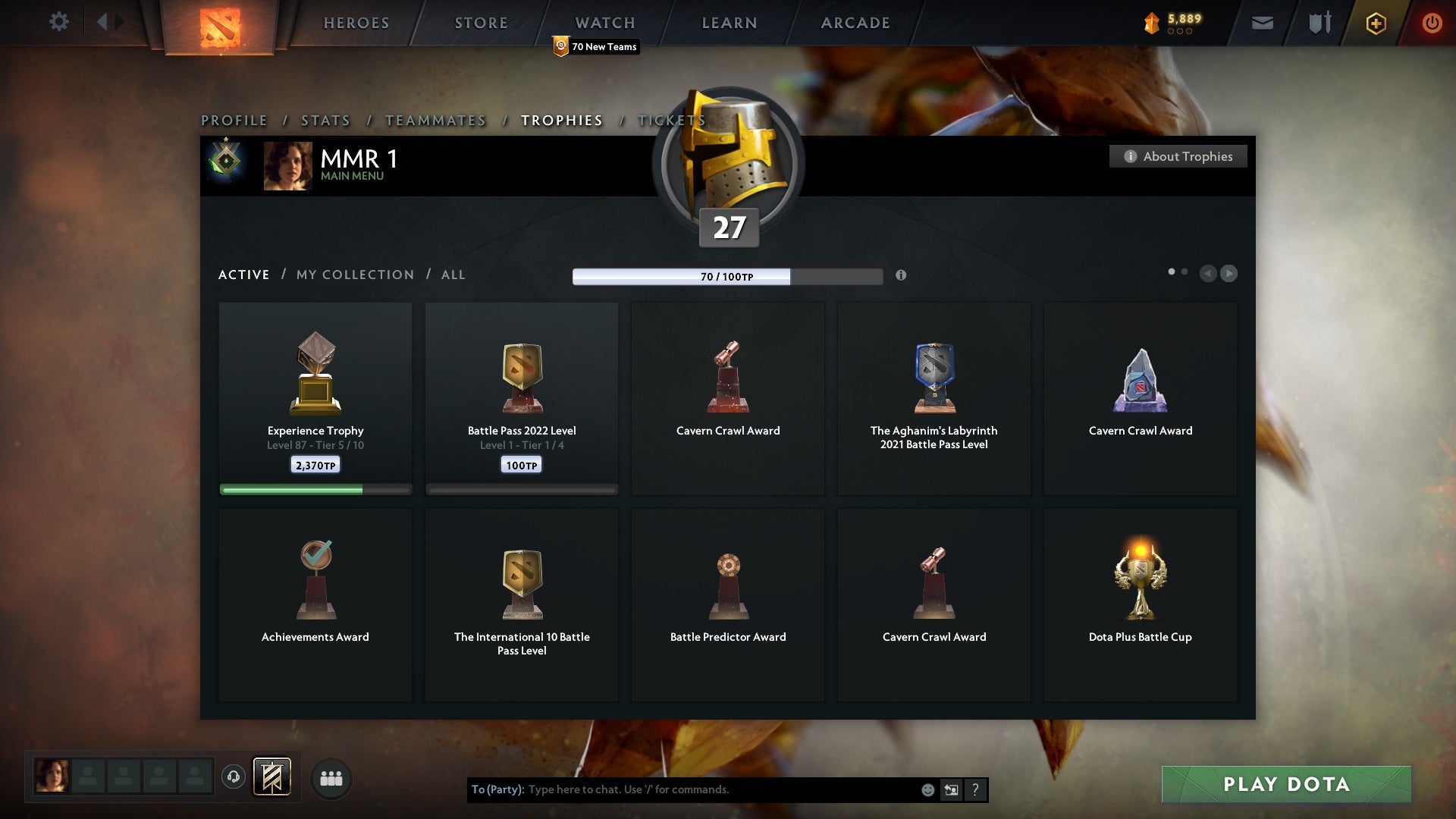Screen dimensions: 1456x819
Task: Open the Settings gear menu
Action: tap(59, 22)
